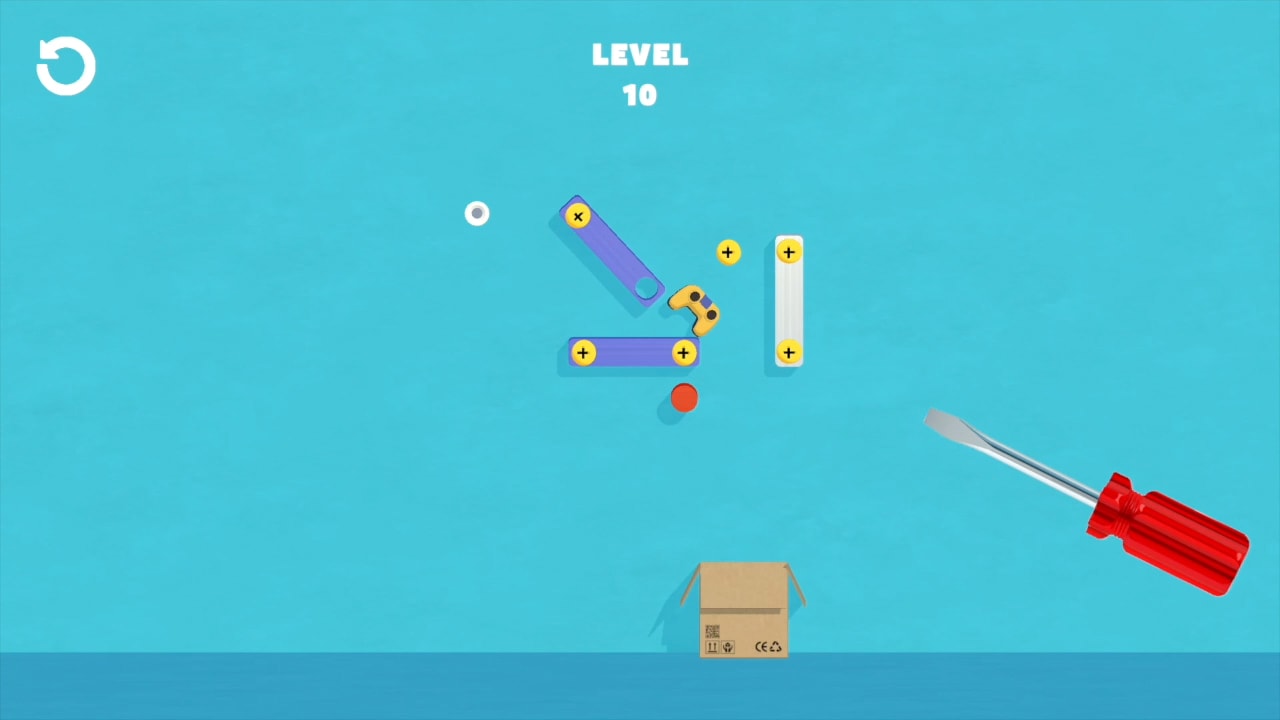Tap the white vertical plank body

click(x=789, y=300)
